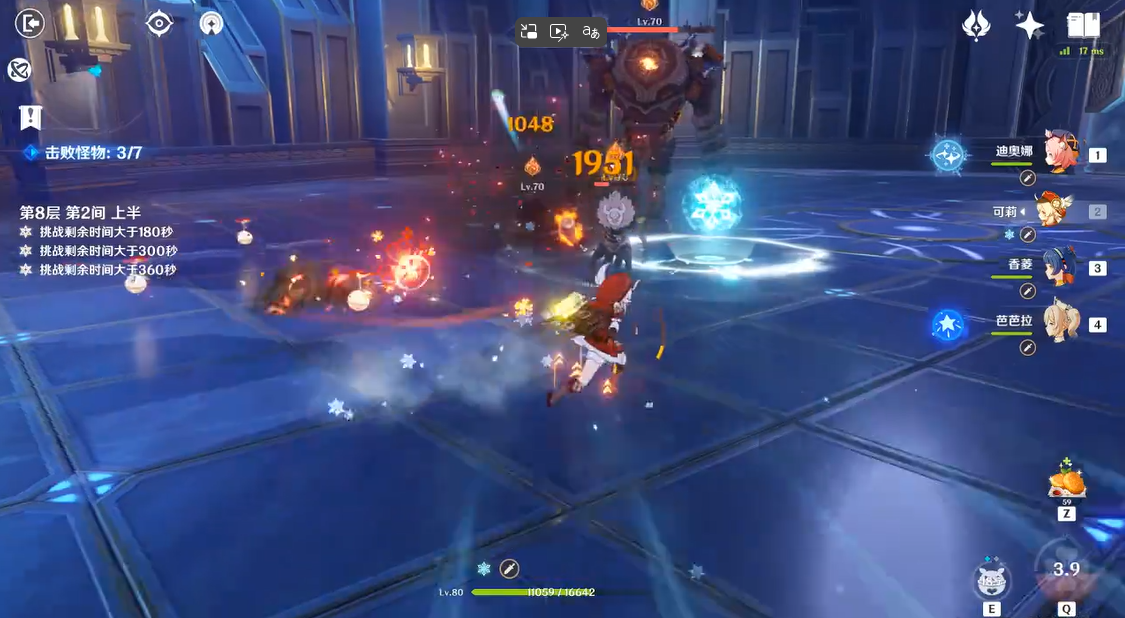
Task: Leave the domain via the exit icon
Action: point(30,23)
